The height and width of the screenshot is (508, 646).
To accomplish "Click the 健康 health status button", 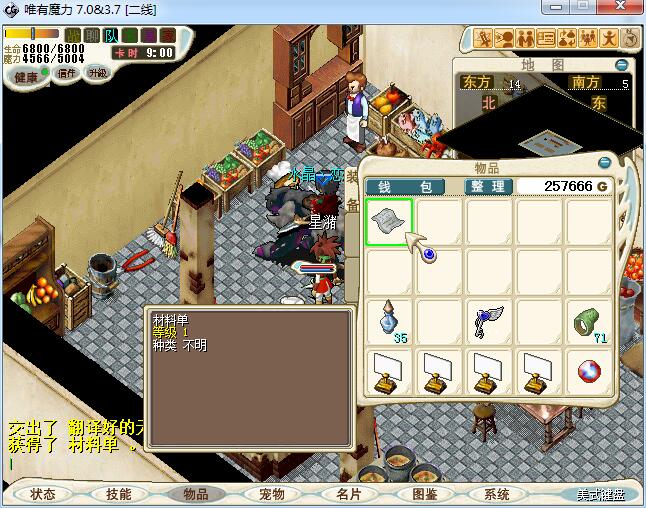I will [x=27, y=76].
